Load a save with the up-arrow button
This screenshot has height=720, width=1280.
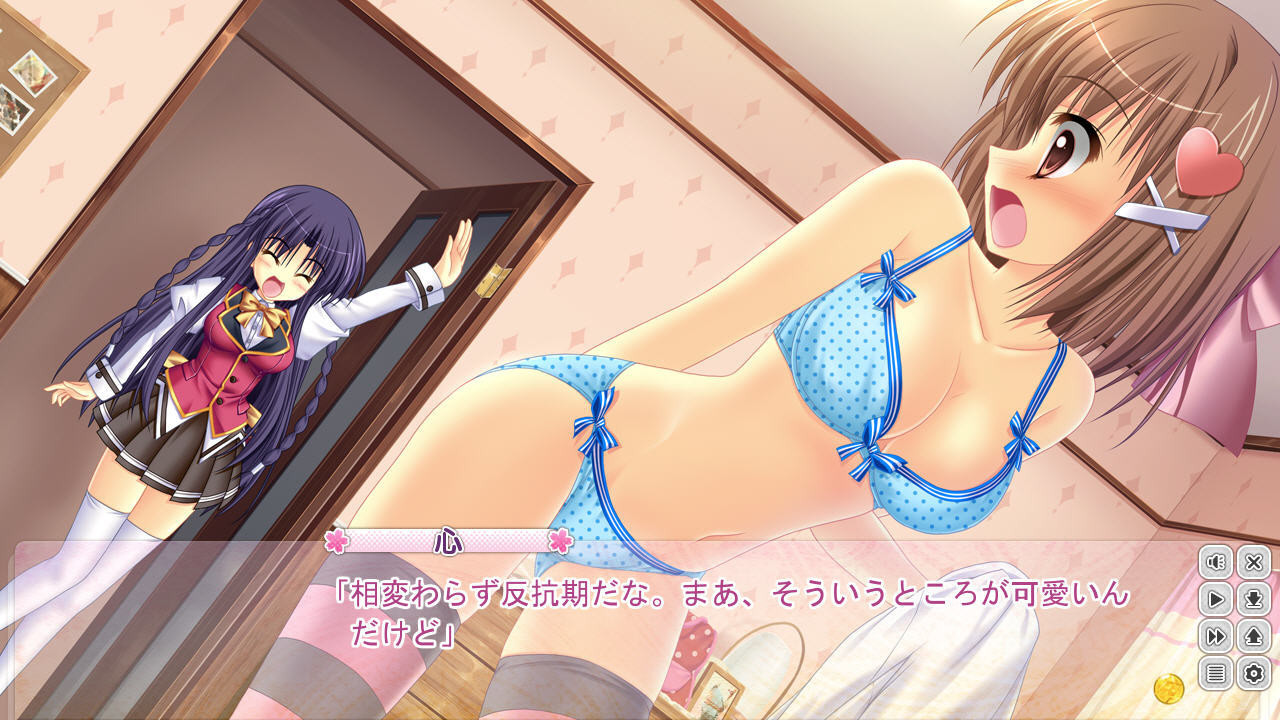click(x=1253, y=637)
